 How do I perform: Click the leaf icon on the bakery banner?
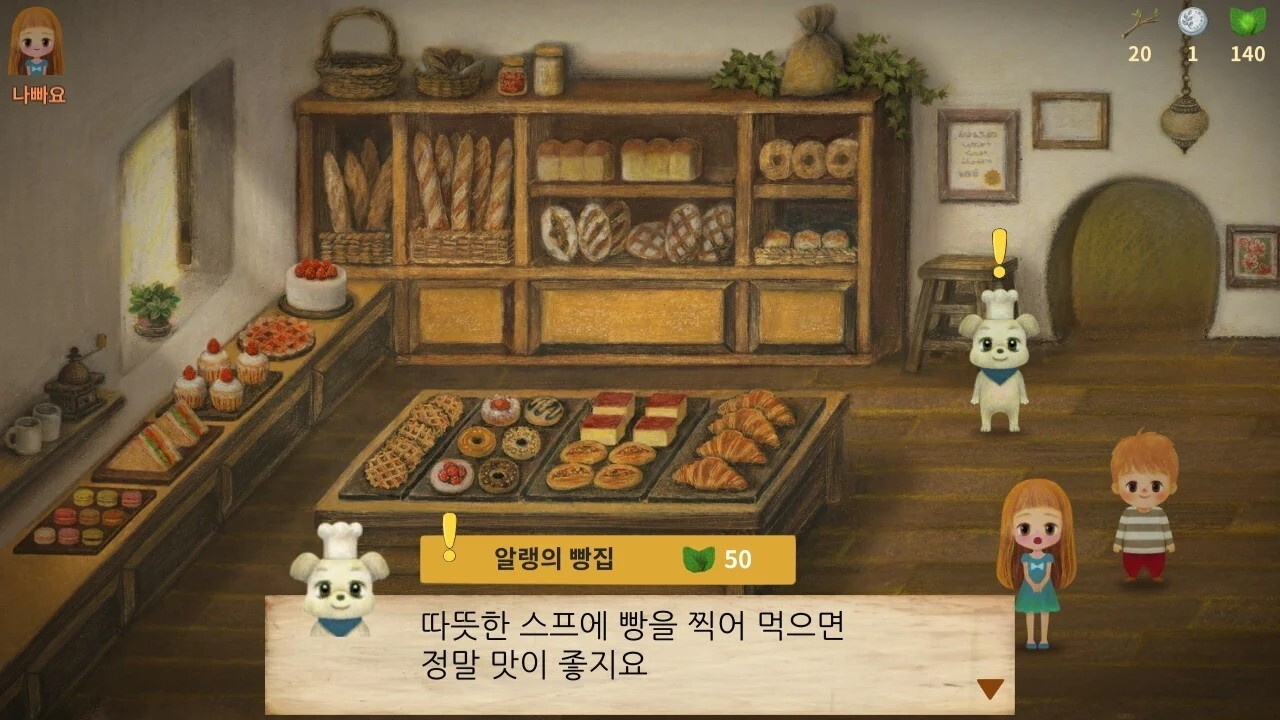coord(697,557)
